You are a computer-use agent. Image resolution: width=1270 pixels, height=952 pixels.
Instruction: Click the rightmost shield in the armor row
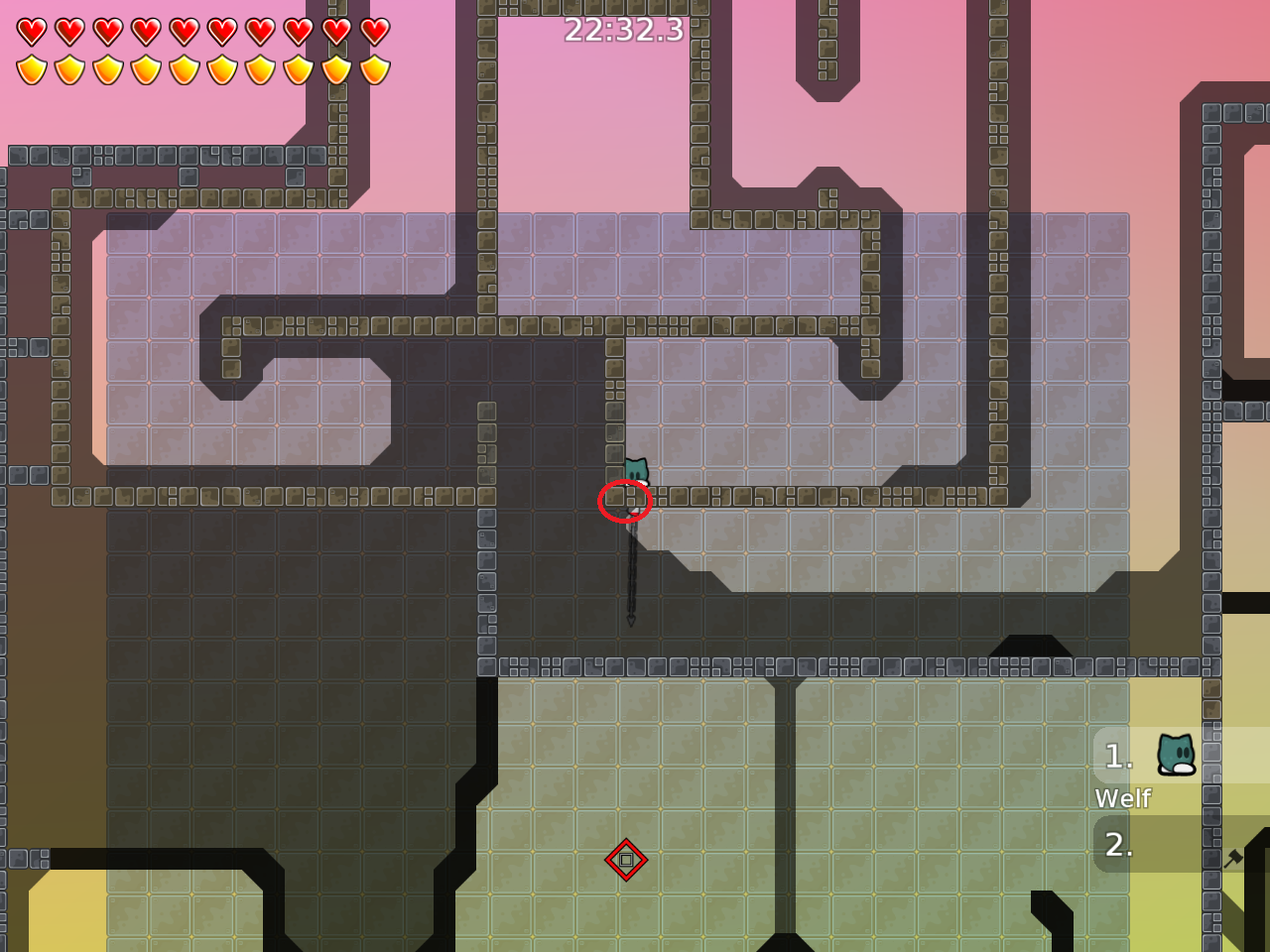[x=375, y=69]
